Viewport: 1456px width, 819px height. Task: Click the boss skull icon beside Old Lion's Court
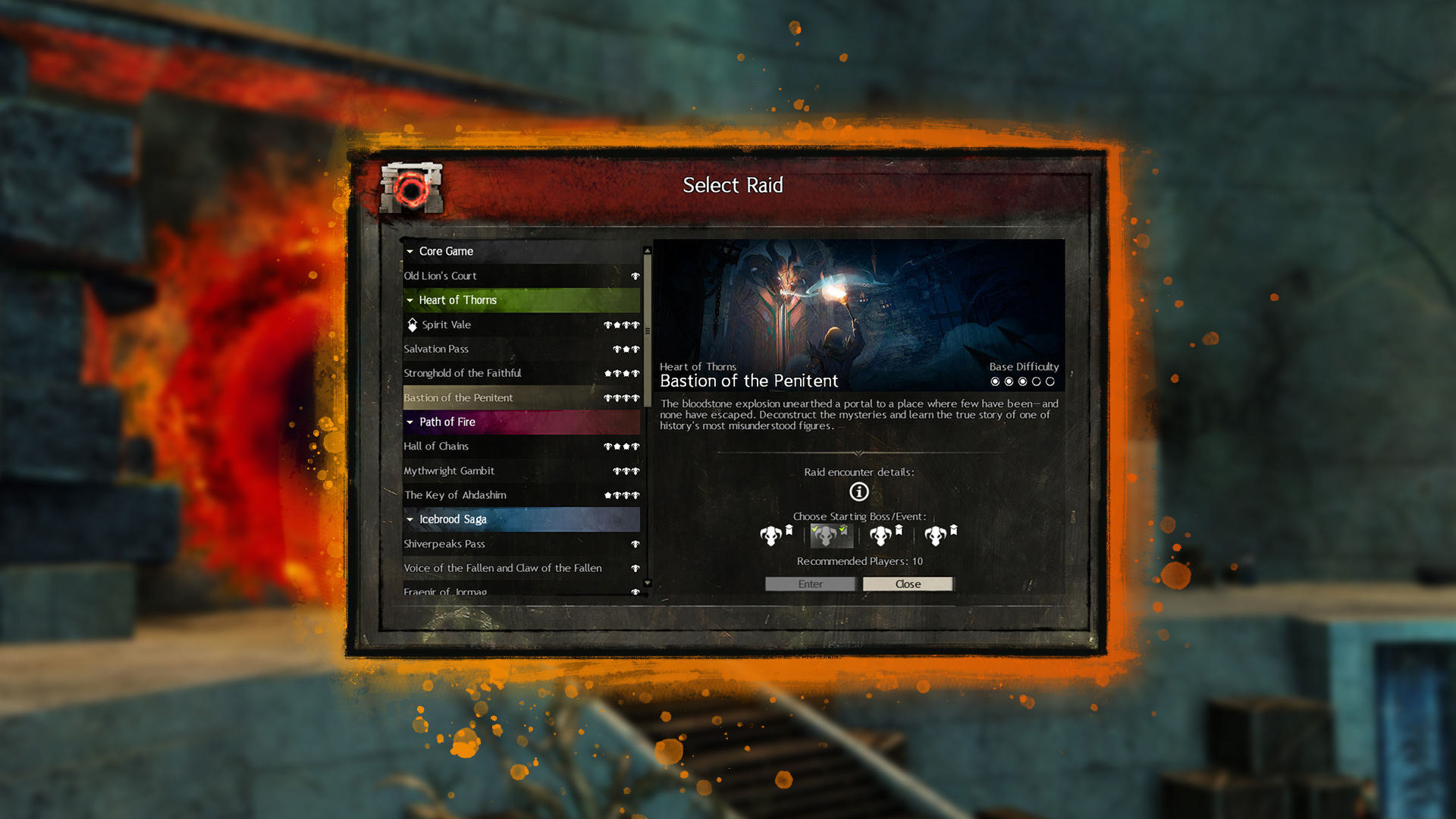coord(635,276)
